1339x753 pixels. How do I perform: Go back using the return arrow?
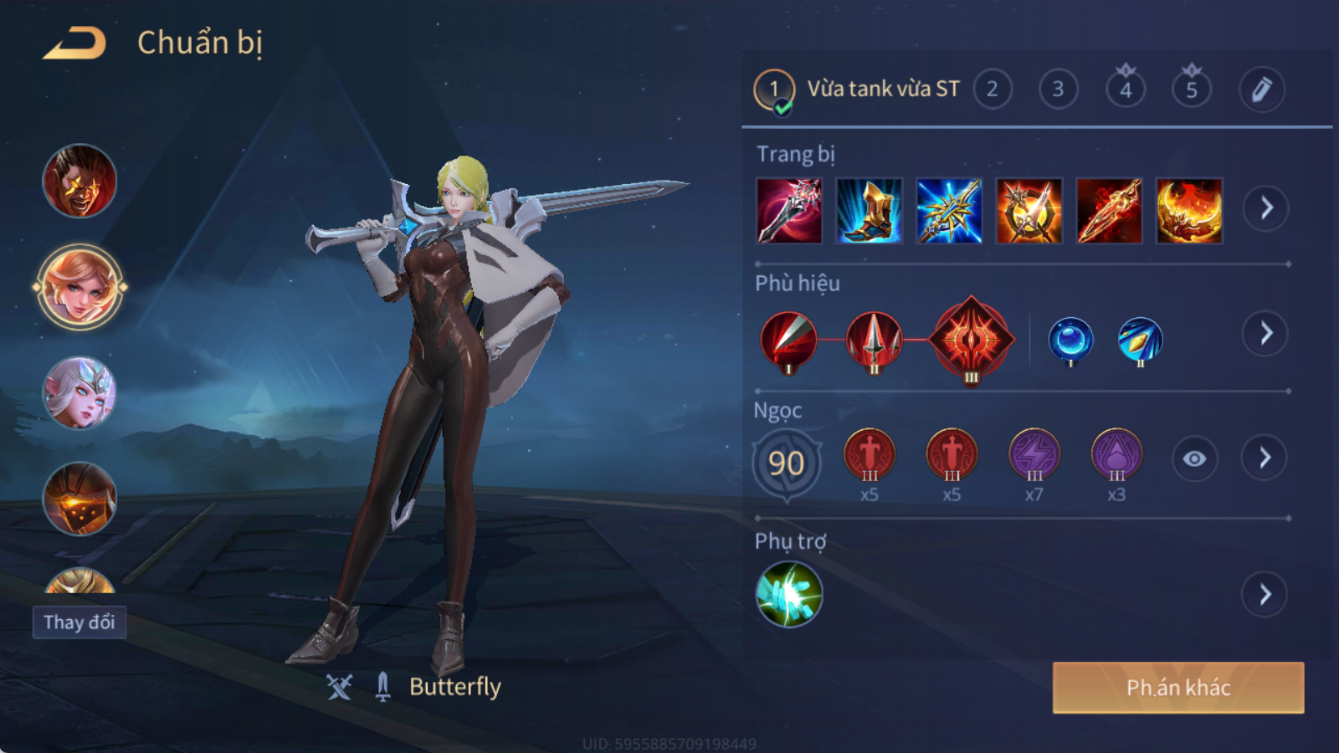75,43
